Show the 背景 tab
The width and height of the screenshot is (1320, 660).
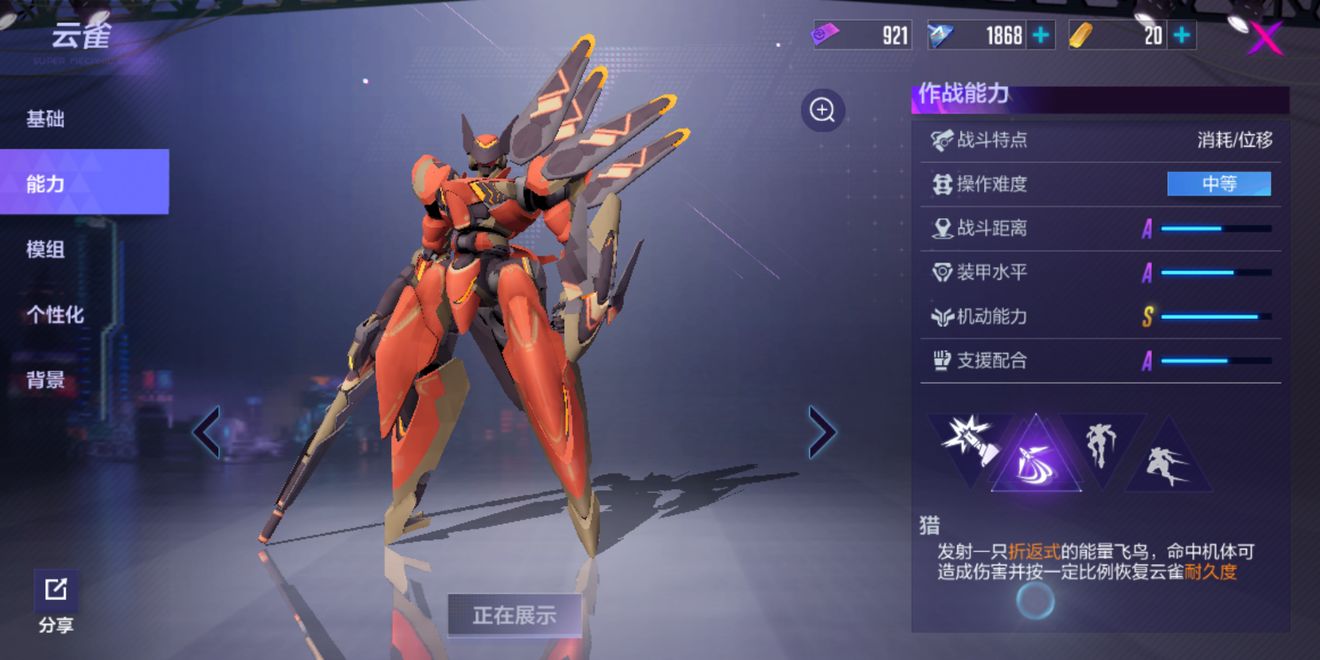(x=46, y=380)
